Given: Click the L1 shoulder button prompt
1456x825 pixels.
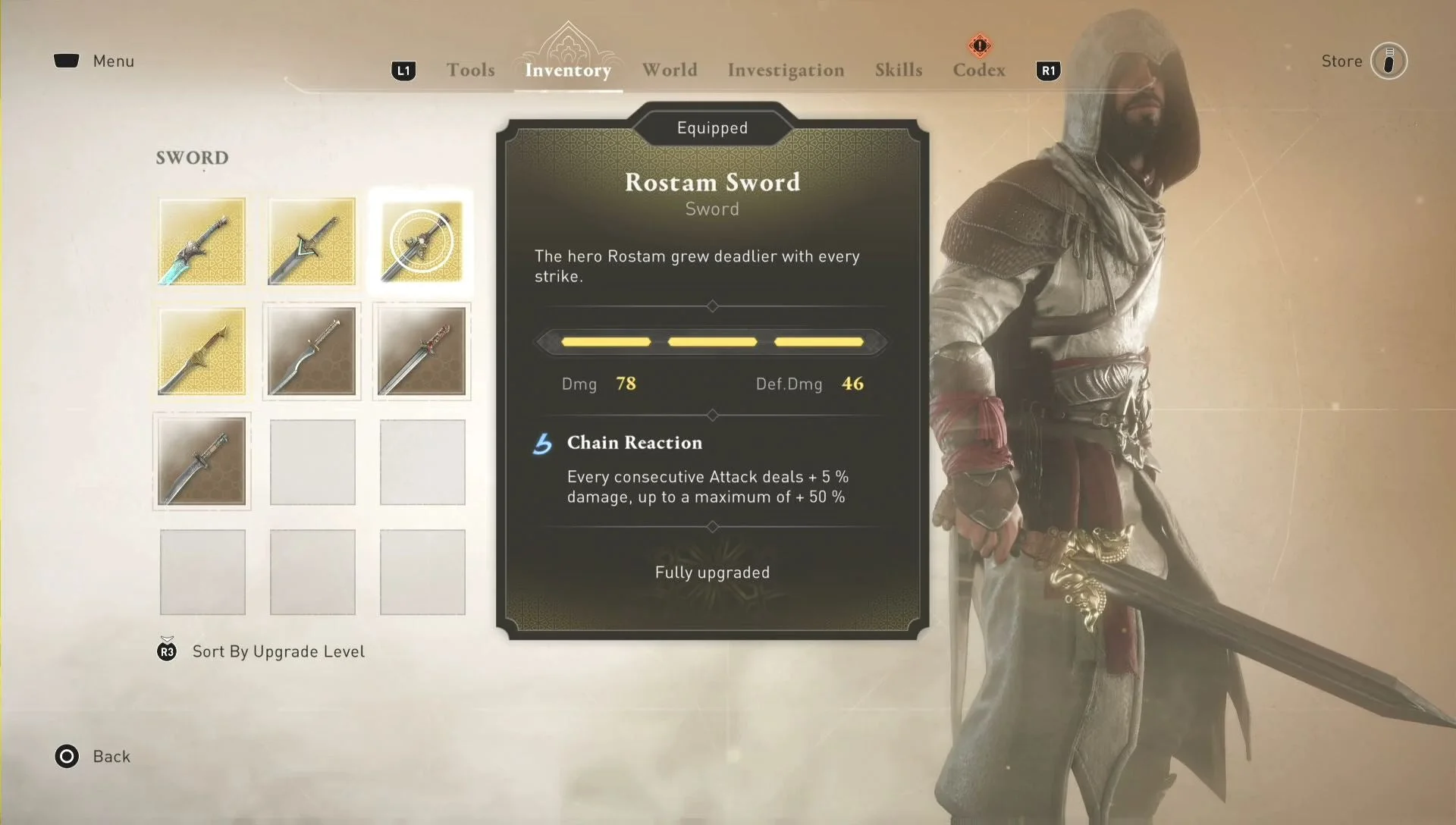Looking at the screenshot, I should click(x=404, y=70).
